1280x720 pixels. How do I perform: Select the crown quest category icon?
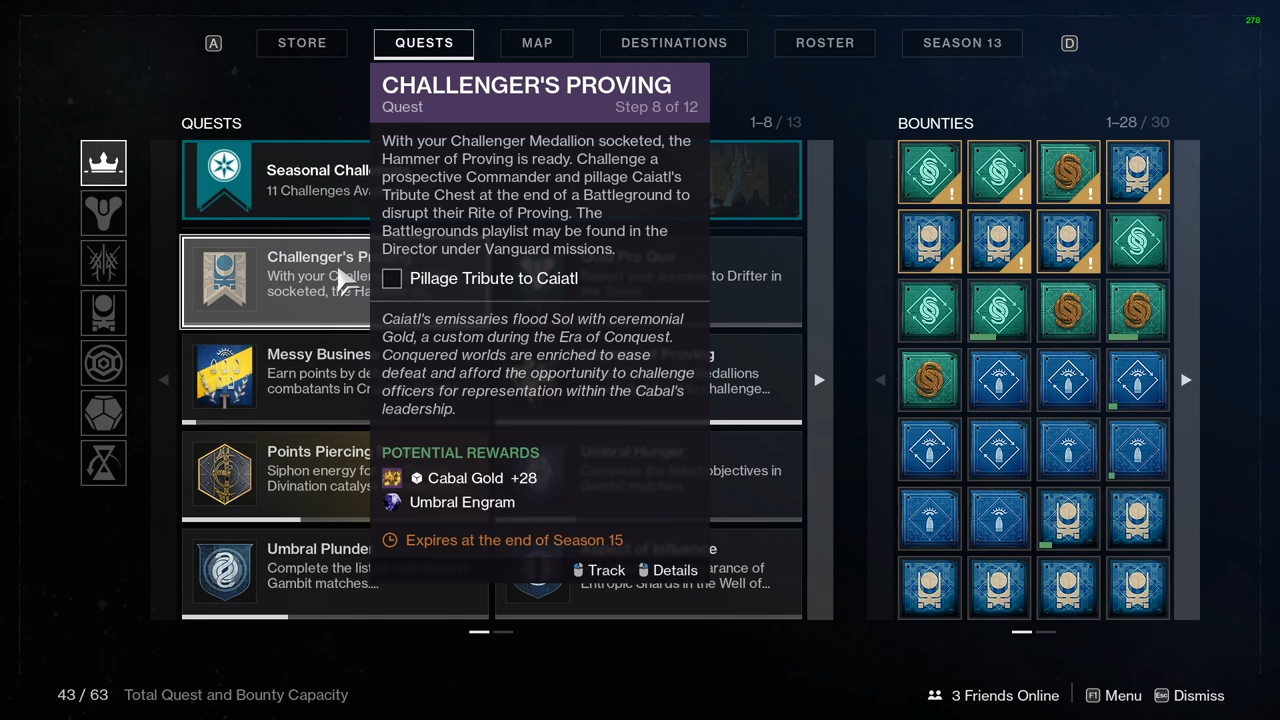[104, 164]
